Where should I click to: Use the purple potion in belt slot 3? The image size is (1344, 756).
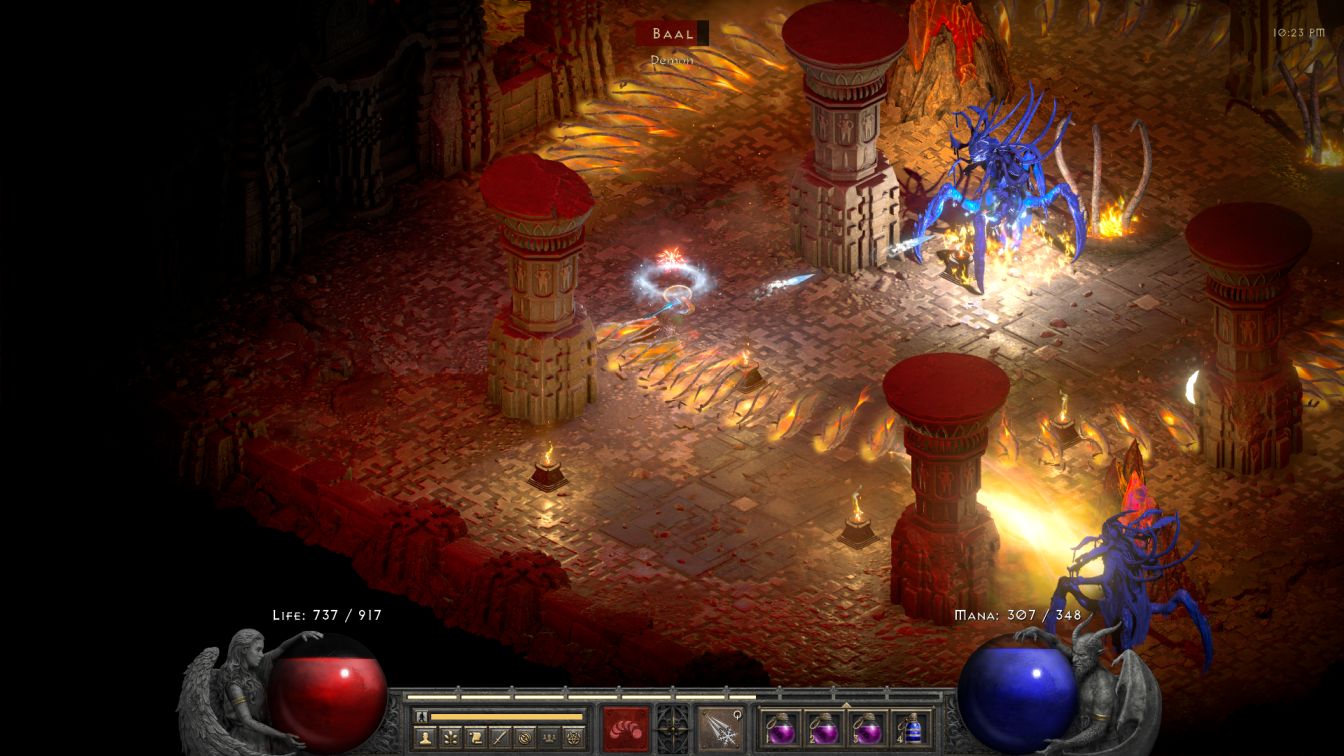(866, 728)
